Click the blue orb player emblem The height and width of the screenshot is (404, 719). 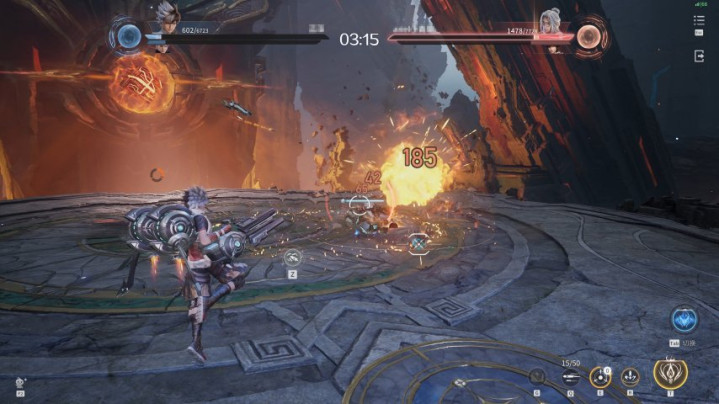point(129,37)
